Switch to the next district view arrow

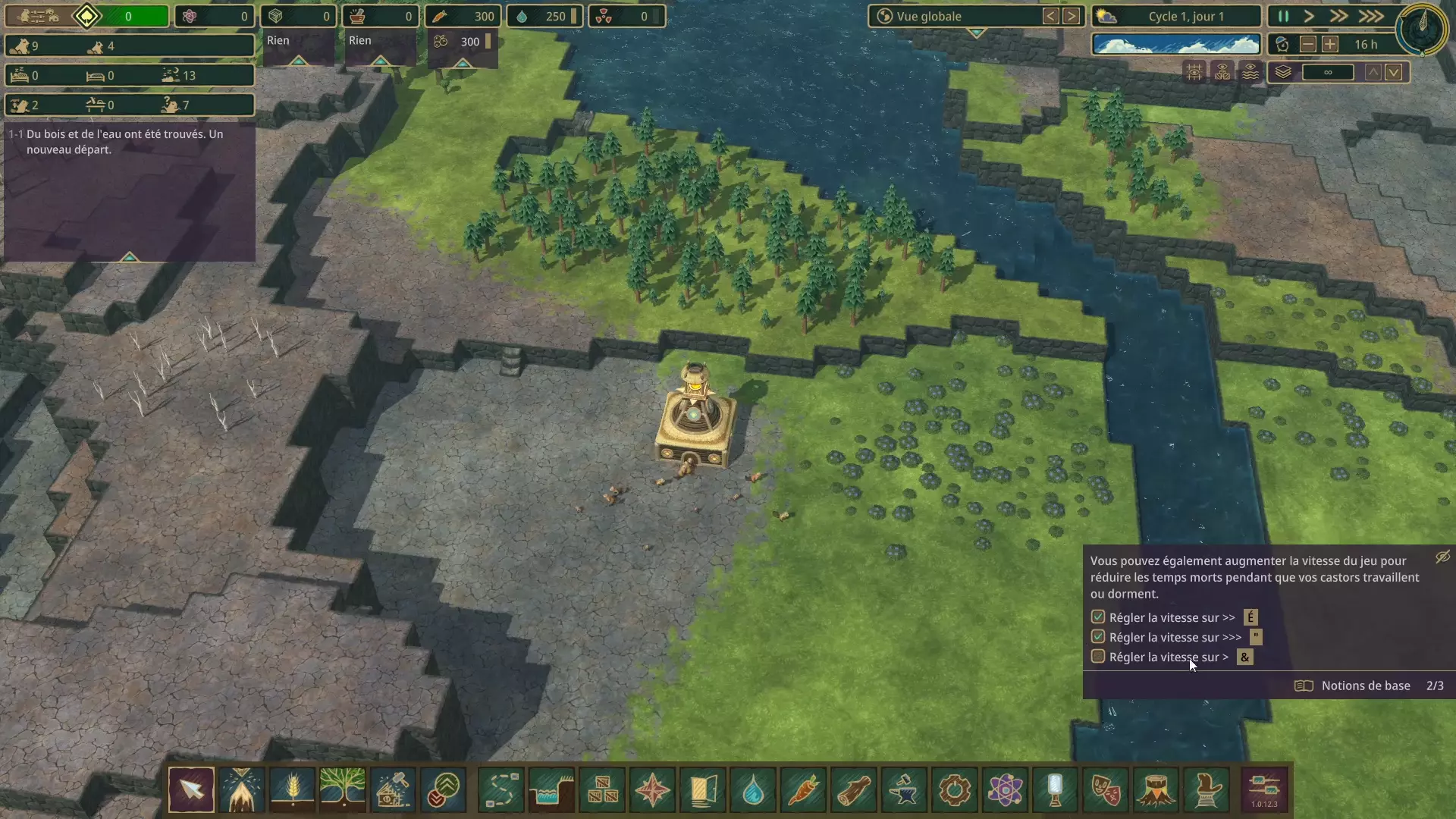(1071, 17)
